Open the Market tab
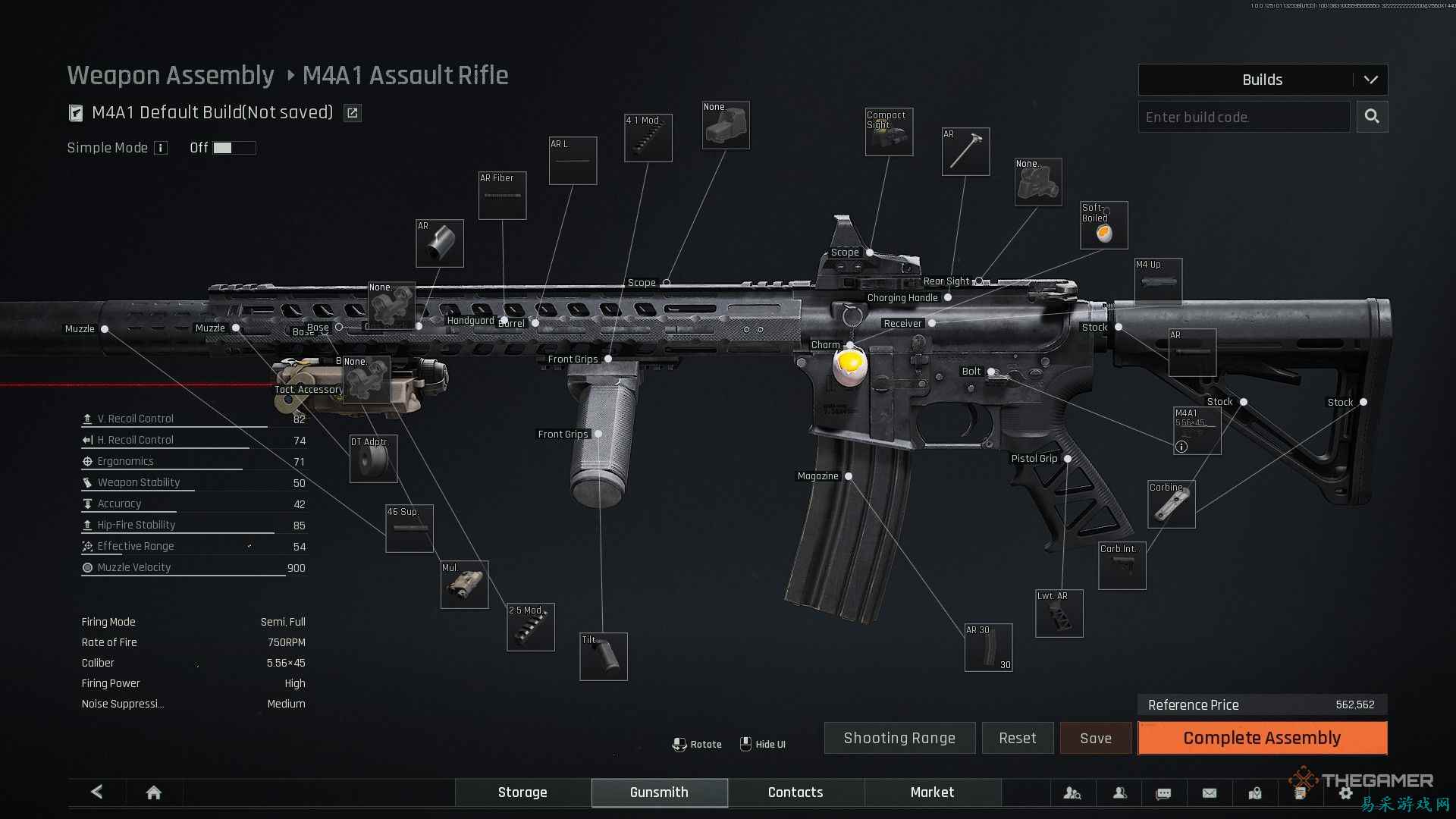 click(932, 792)
